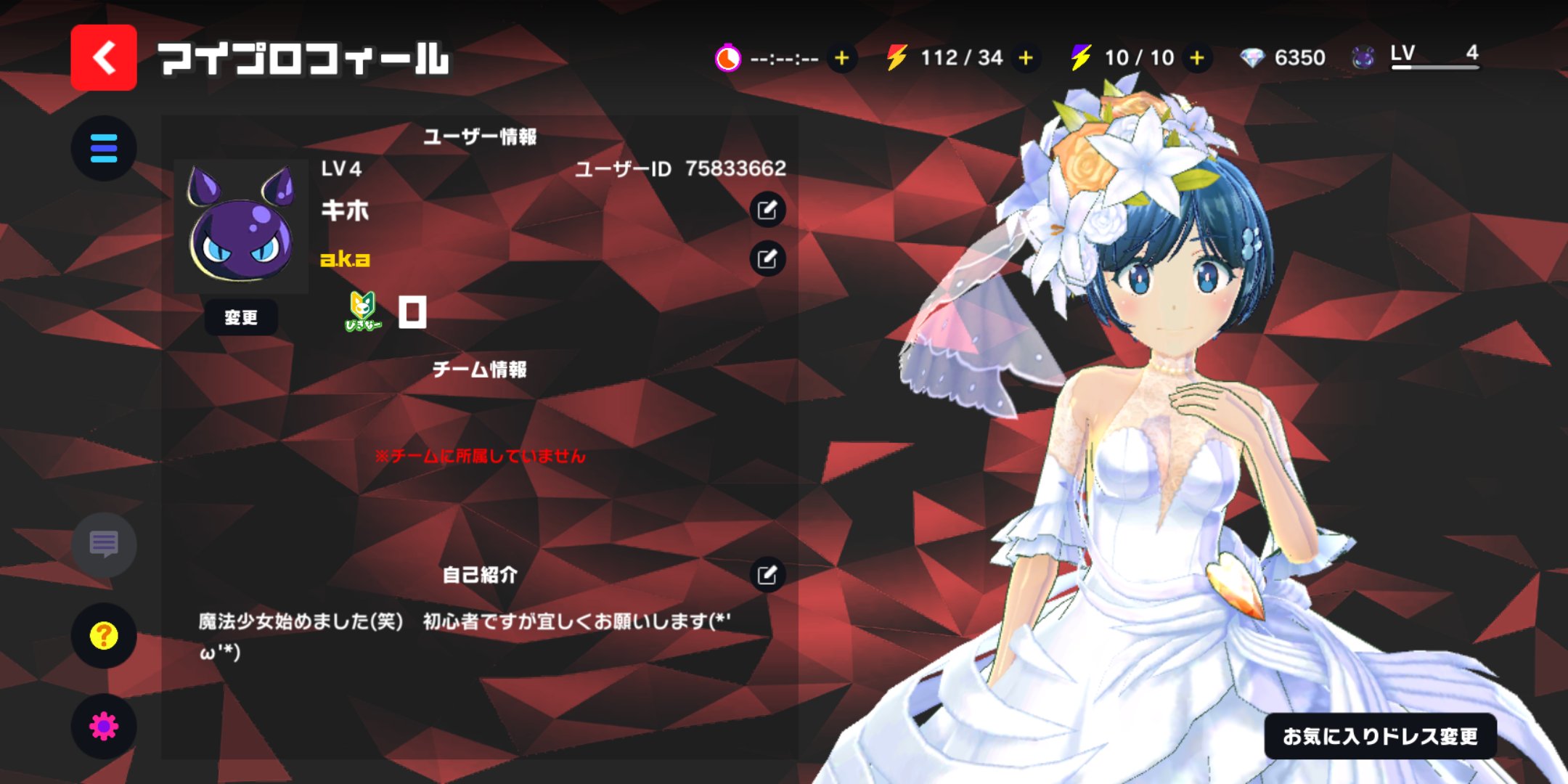Open the chat message icon
This screenshot has height=784, width=1568.
point(104,546)
